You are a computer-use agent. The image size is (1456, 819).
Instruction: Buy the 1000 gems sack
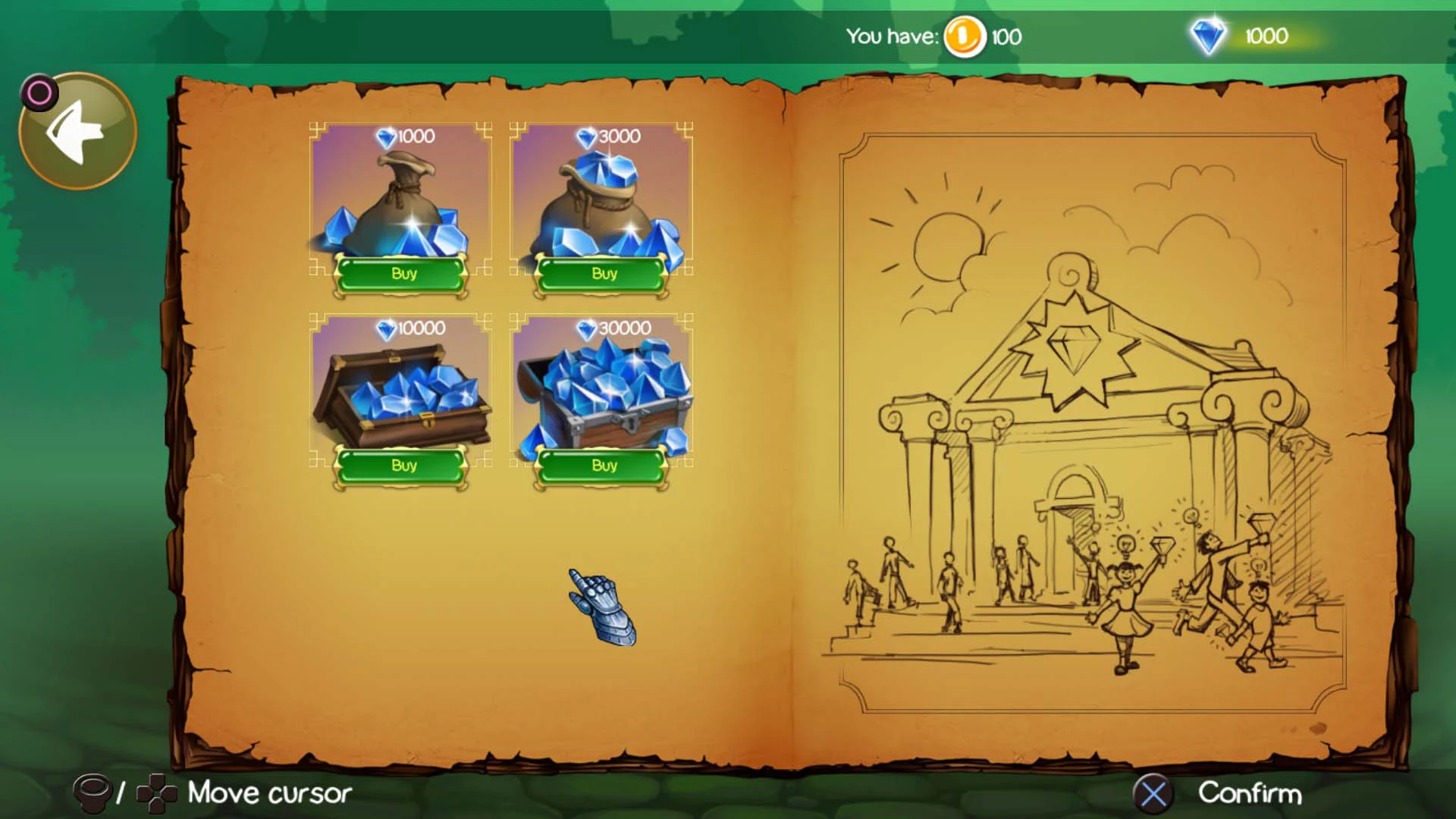click(402, 275)
